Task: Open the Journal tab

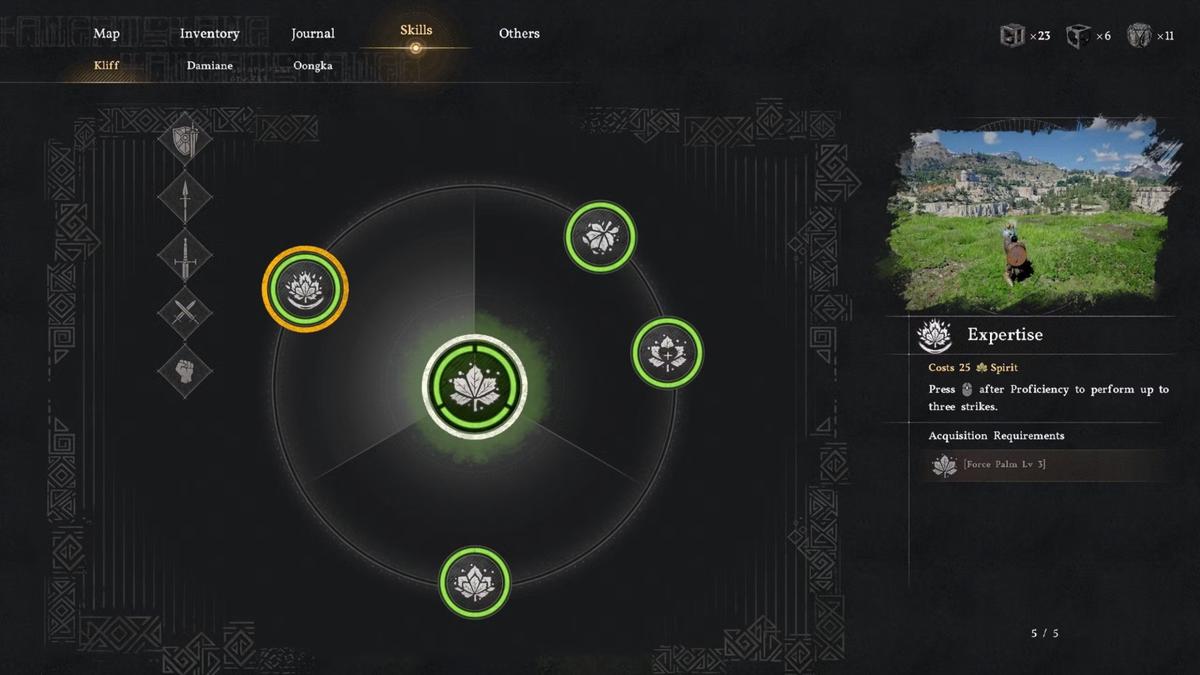Action: pos(312,33)
